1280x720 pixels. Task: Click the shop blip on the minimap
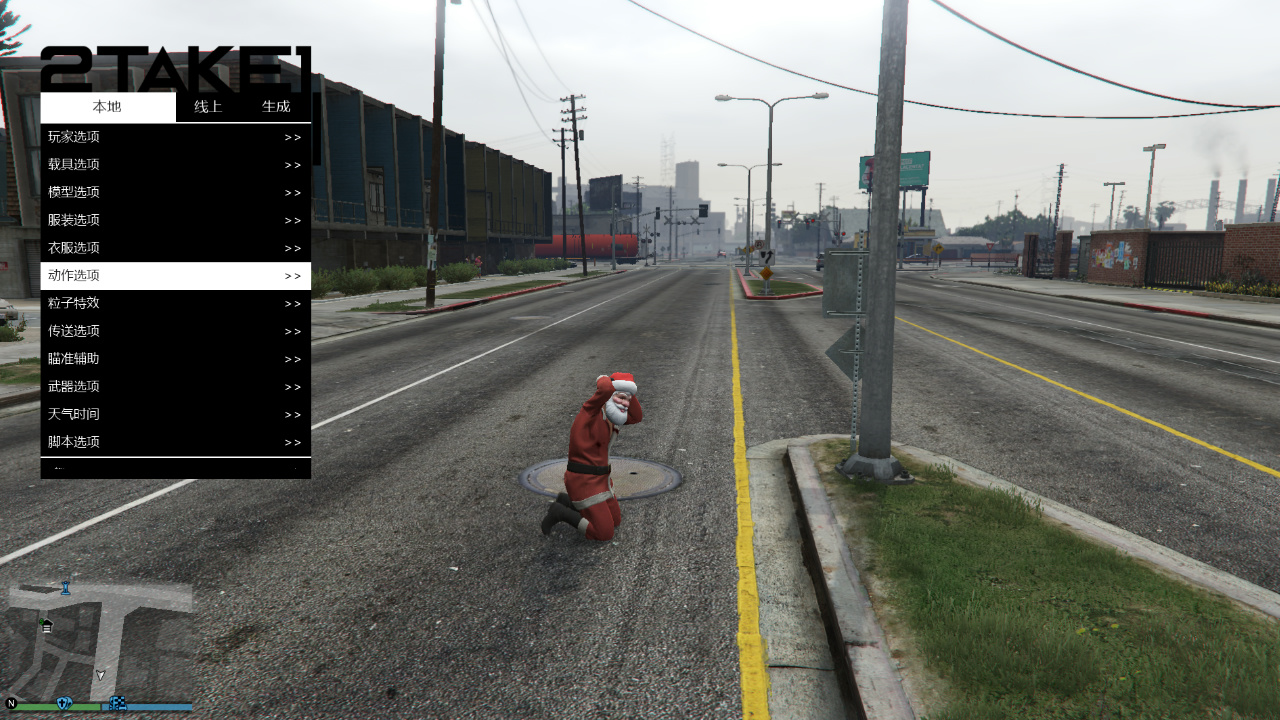coord(47,625)
